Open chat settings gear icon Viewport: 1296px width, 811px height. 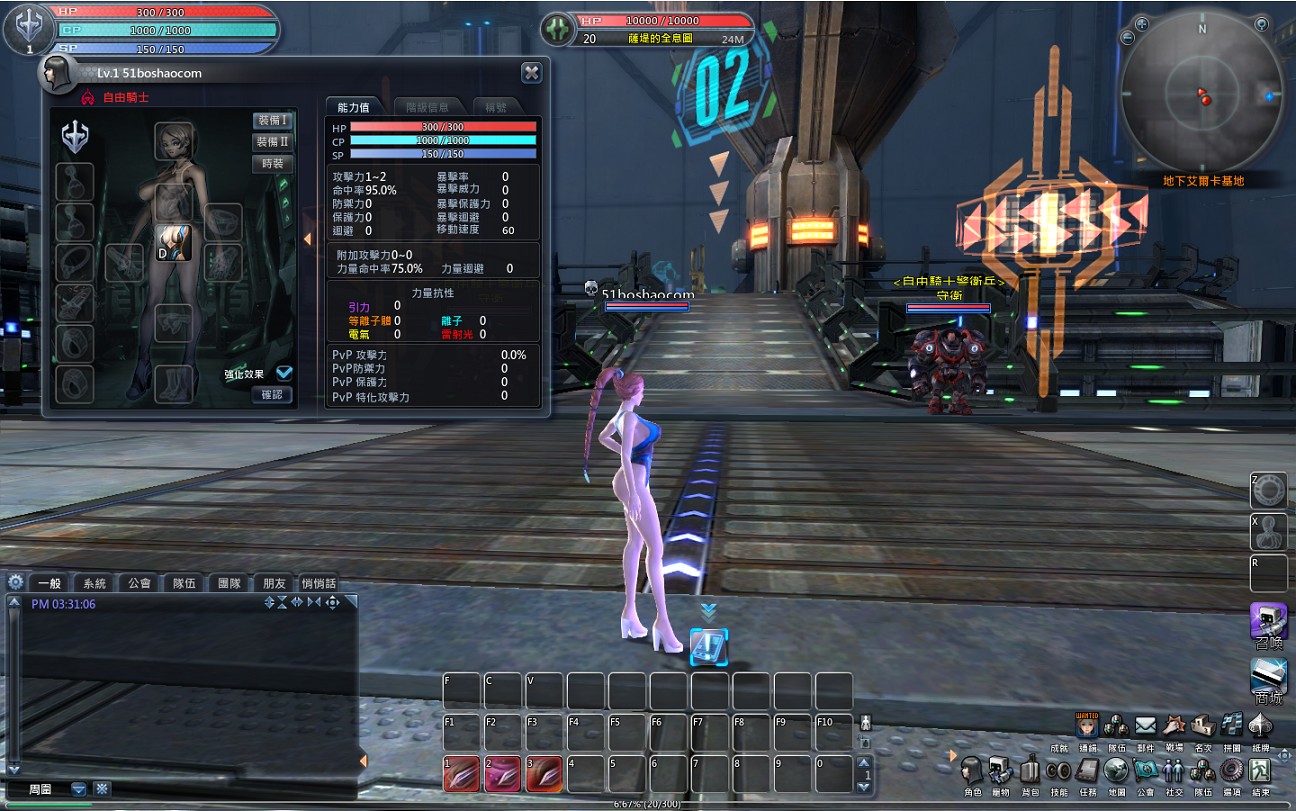pyautogui.click(x=15, y=582)
